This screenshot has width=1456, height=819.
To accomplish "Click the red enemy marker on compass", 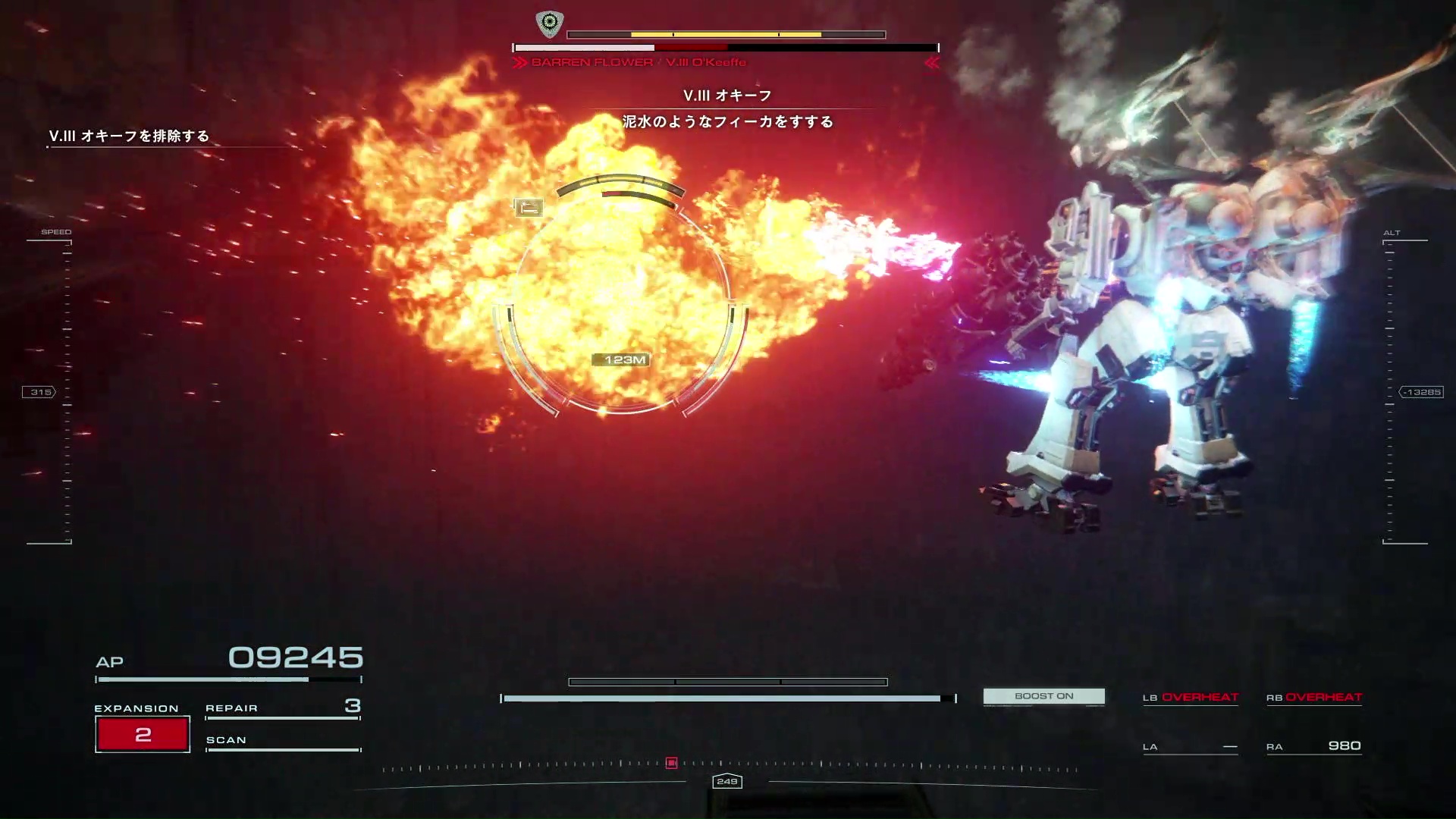I will coord(671,763).
